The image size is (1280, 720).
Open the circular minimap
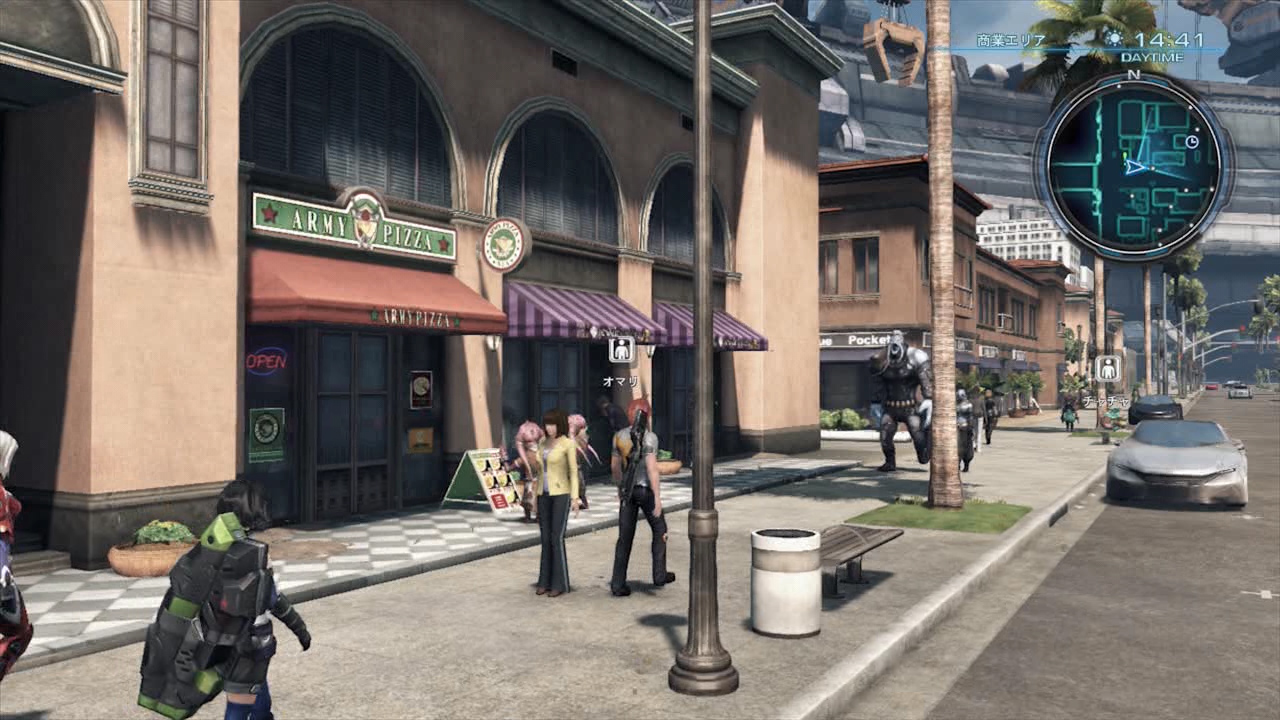click(x=1133, y=167)
